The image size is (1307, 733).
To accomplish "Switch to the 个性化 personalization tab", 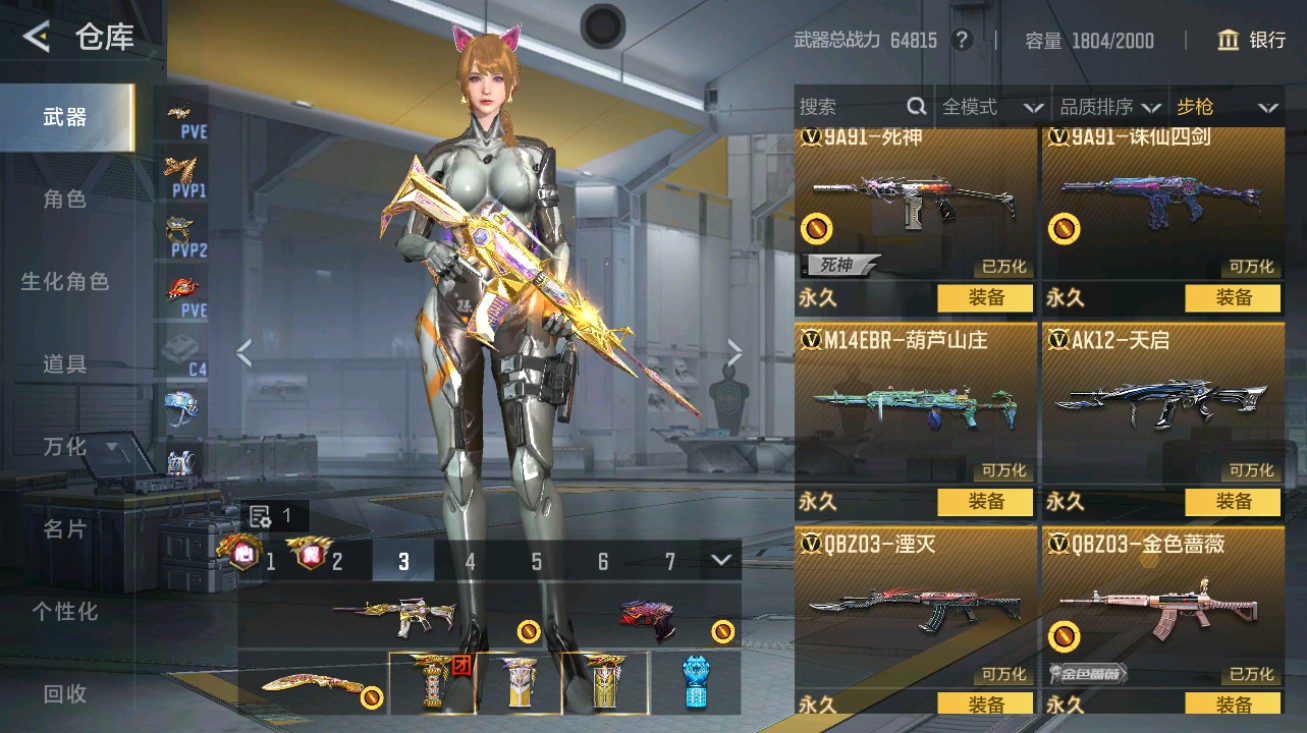I will click(65, 611).
